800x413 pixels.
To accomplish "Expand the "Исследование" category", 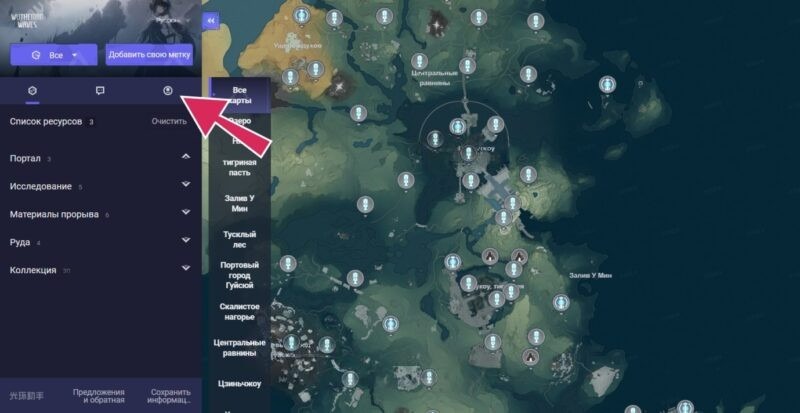I will (186, 185).
